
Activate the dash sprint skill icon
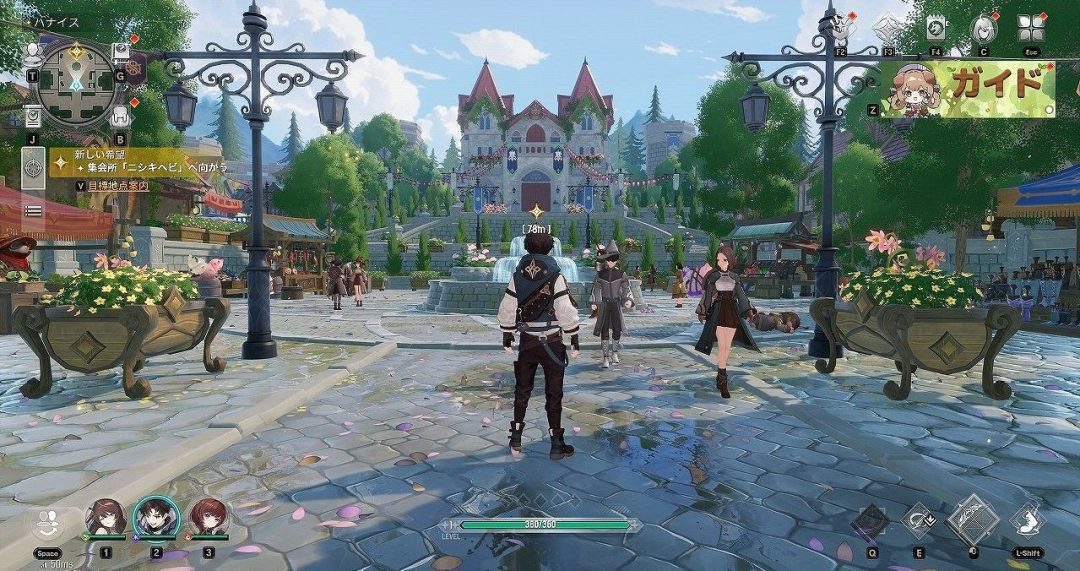coord(1026,521)
